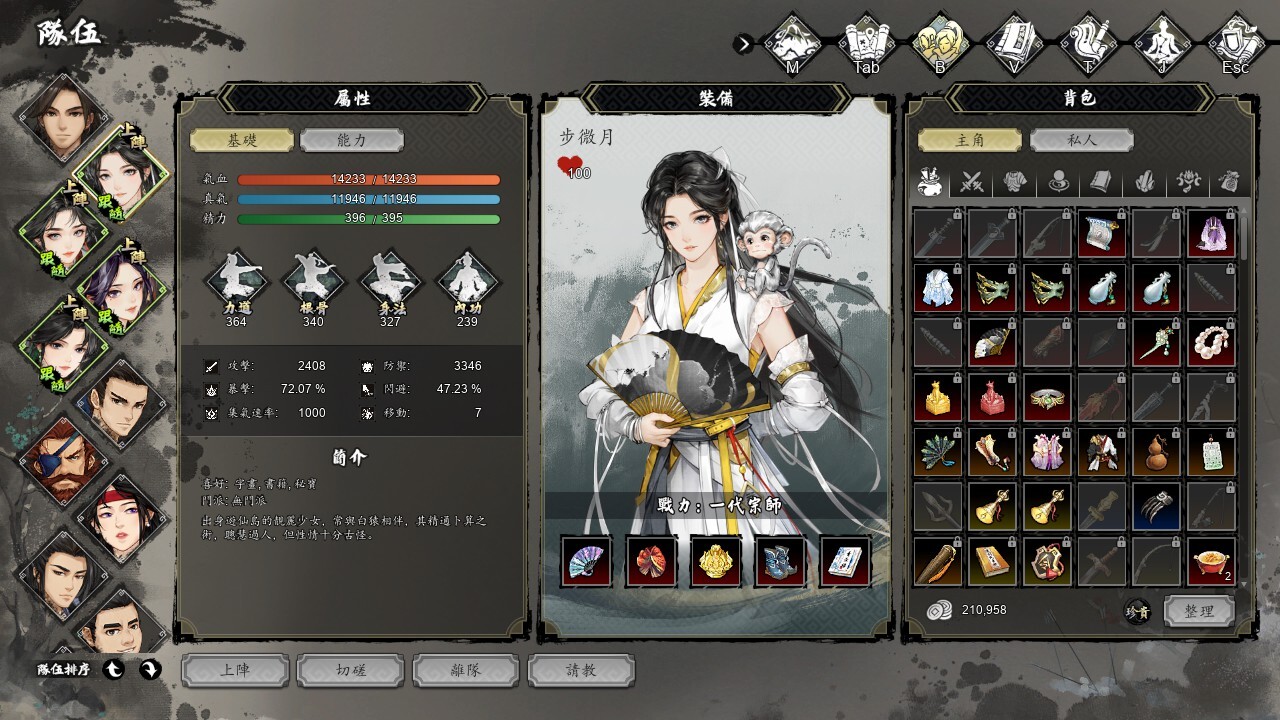Switch to the 主角 inventory tab

pos(970,140)
